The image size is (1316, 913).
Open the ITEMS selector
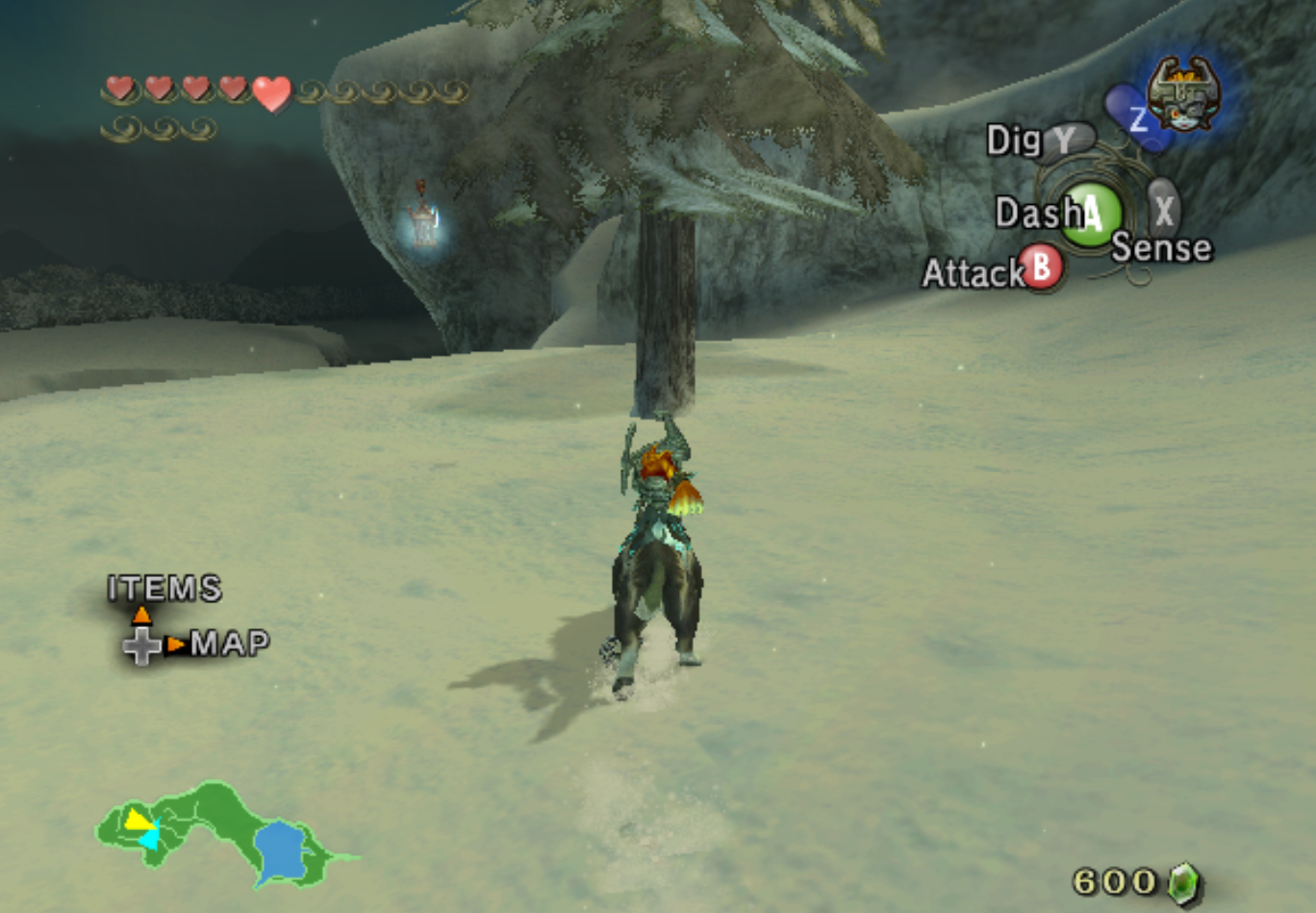(164, 586)
